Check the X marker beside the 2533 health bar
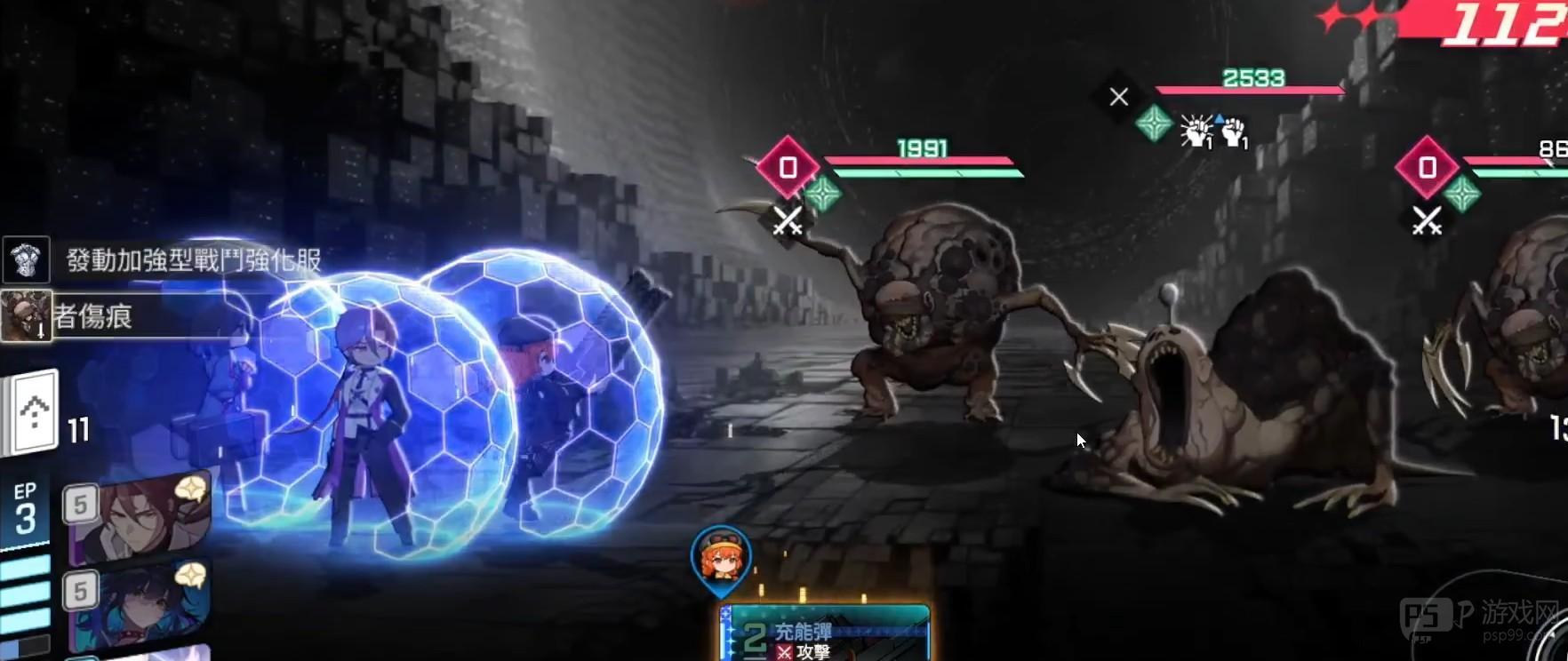The width and height of the screenshot is (1568, 661). (x=1118, y=96)
